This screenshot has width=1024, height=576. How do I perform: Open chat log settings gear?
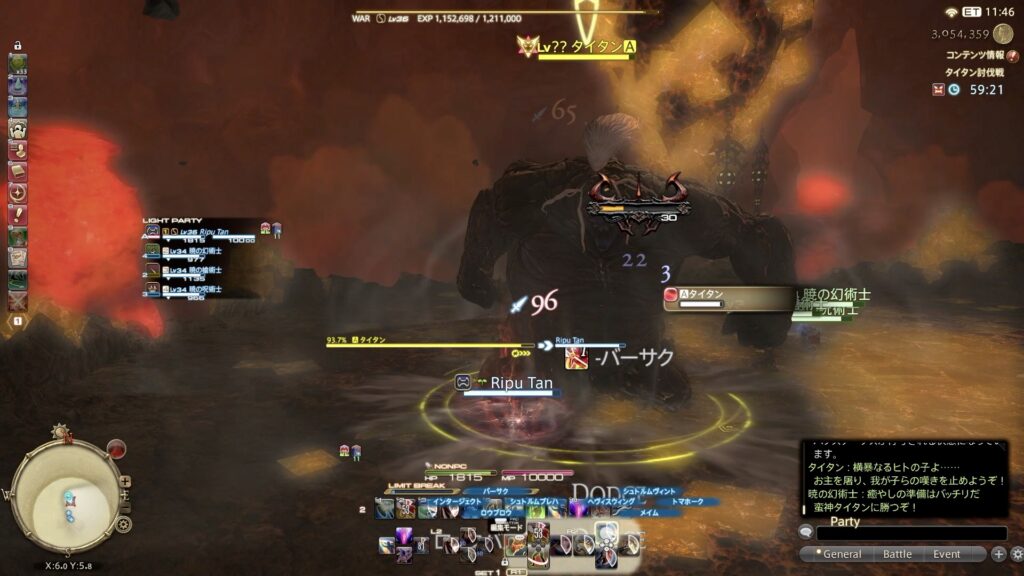click(1016, 554)
